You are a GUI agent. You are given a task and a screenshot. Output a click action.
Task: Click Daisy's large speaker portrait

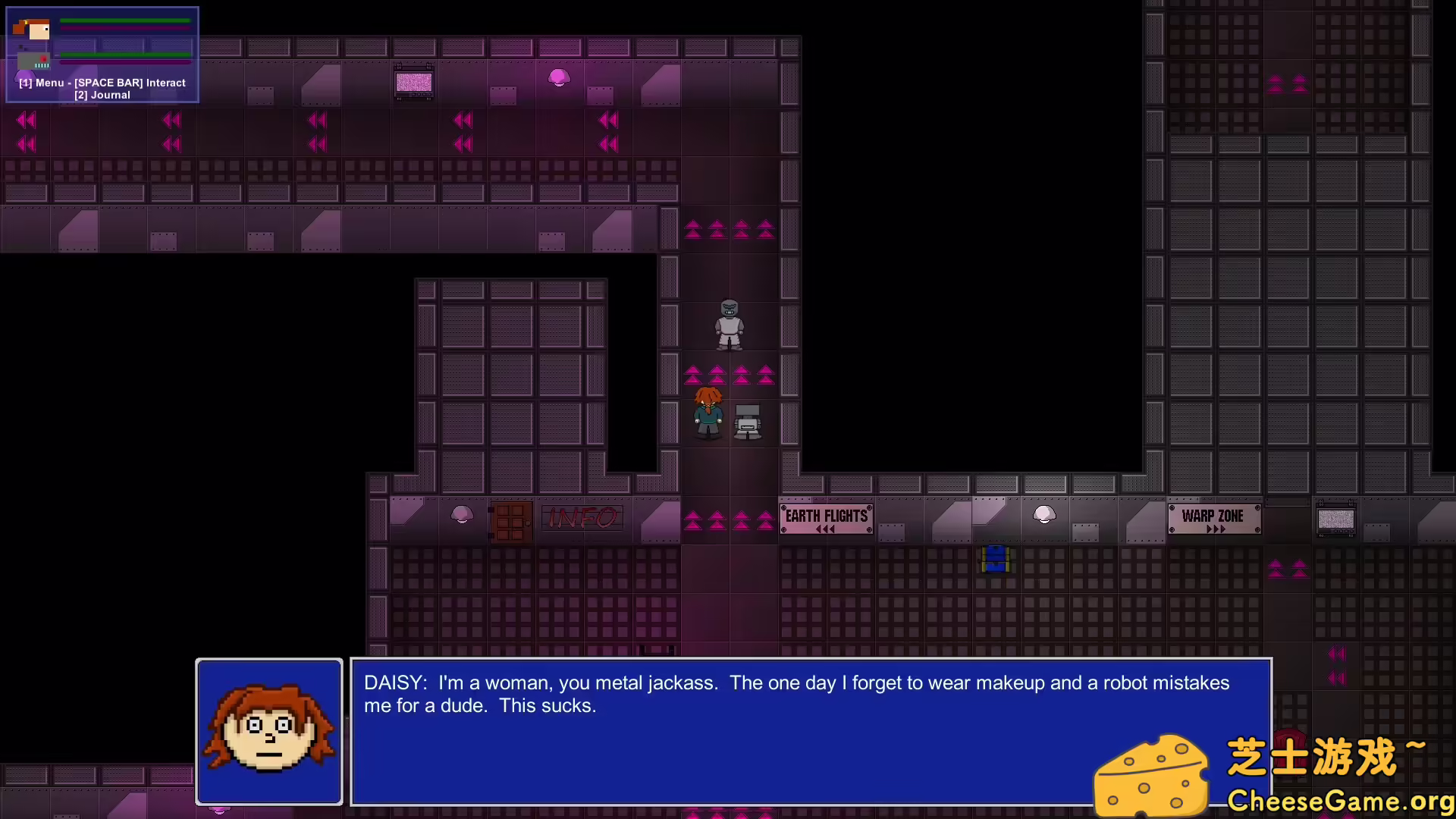[x=269, y=732]
